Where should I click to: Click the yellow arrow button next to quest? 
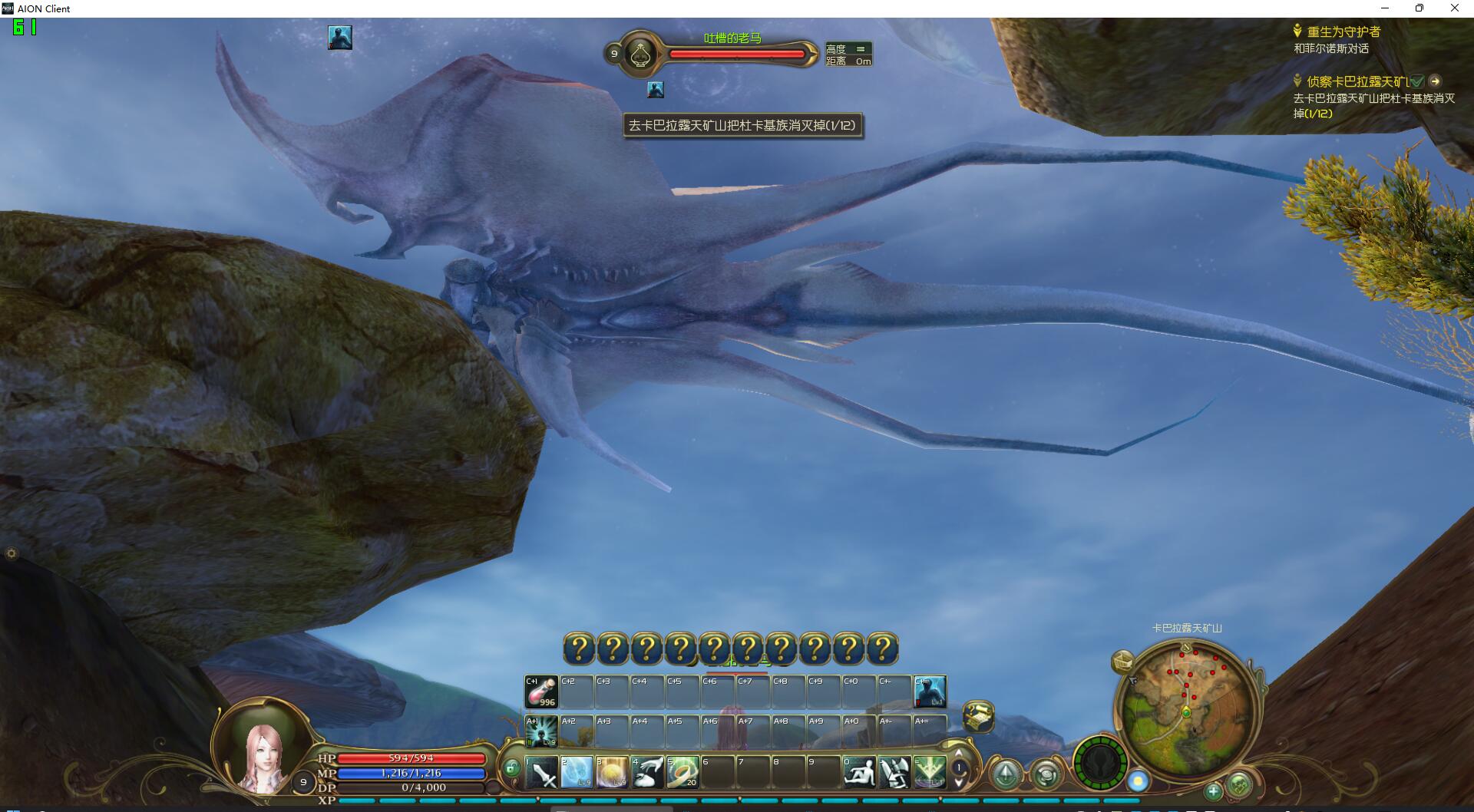coord(1435,81)
